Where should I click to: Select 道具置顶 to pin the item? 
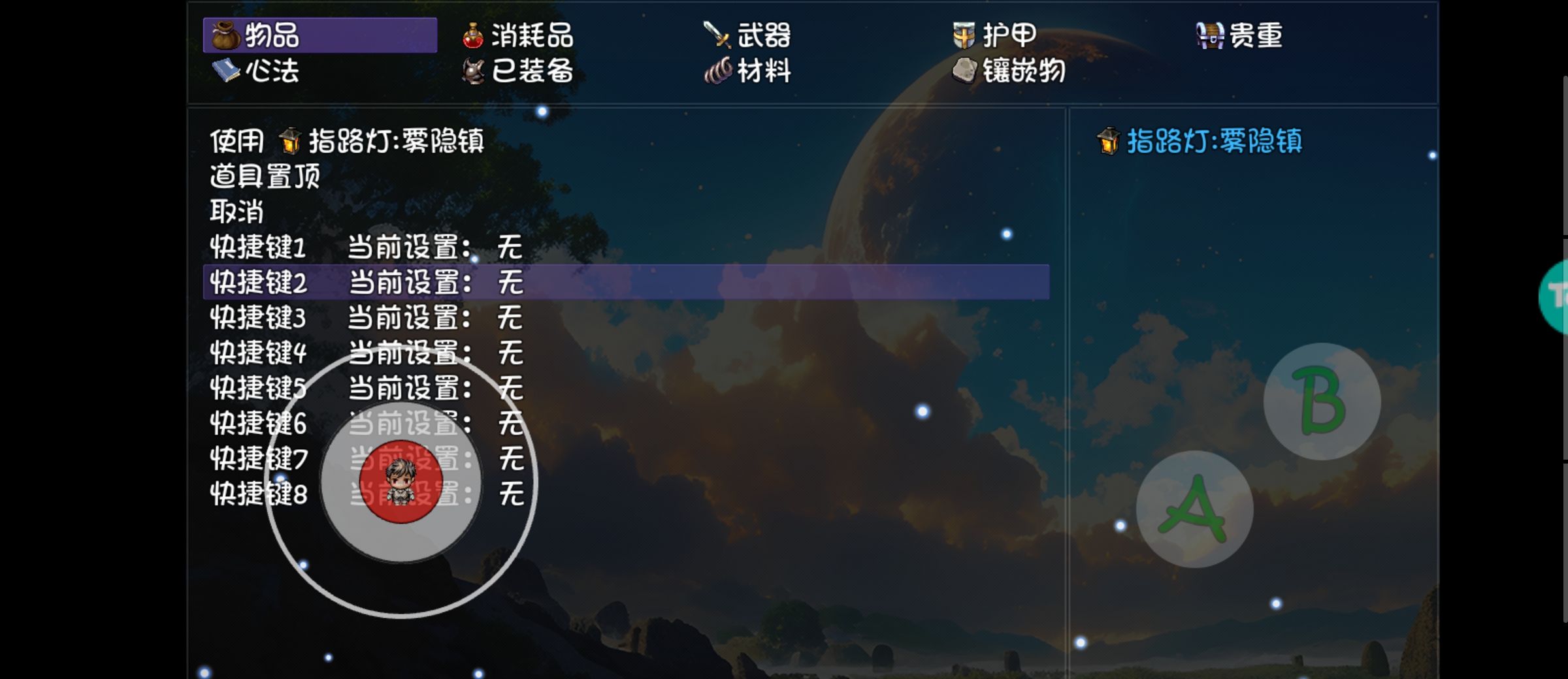point(264,176)
